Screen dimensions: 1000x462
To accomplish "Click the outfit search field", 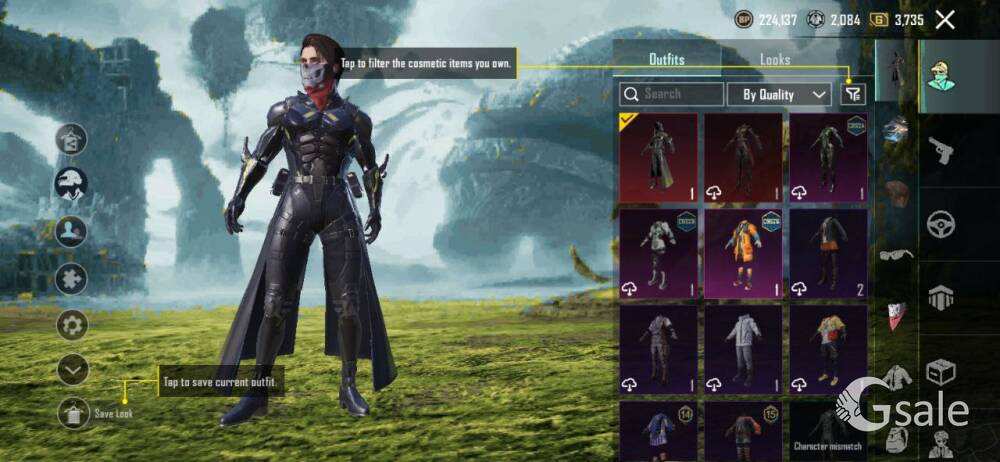I will (x=672, y=94).
